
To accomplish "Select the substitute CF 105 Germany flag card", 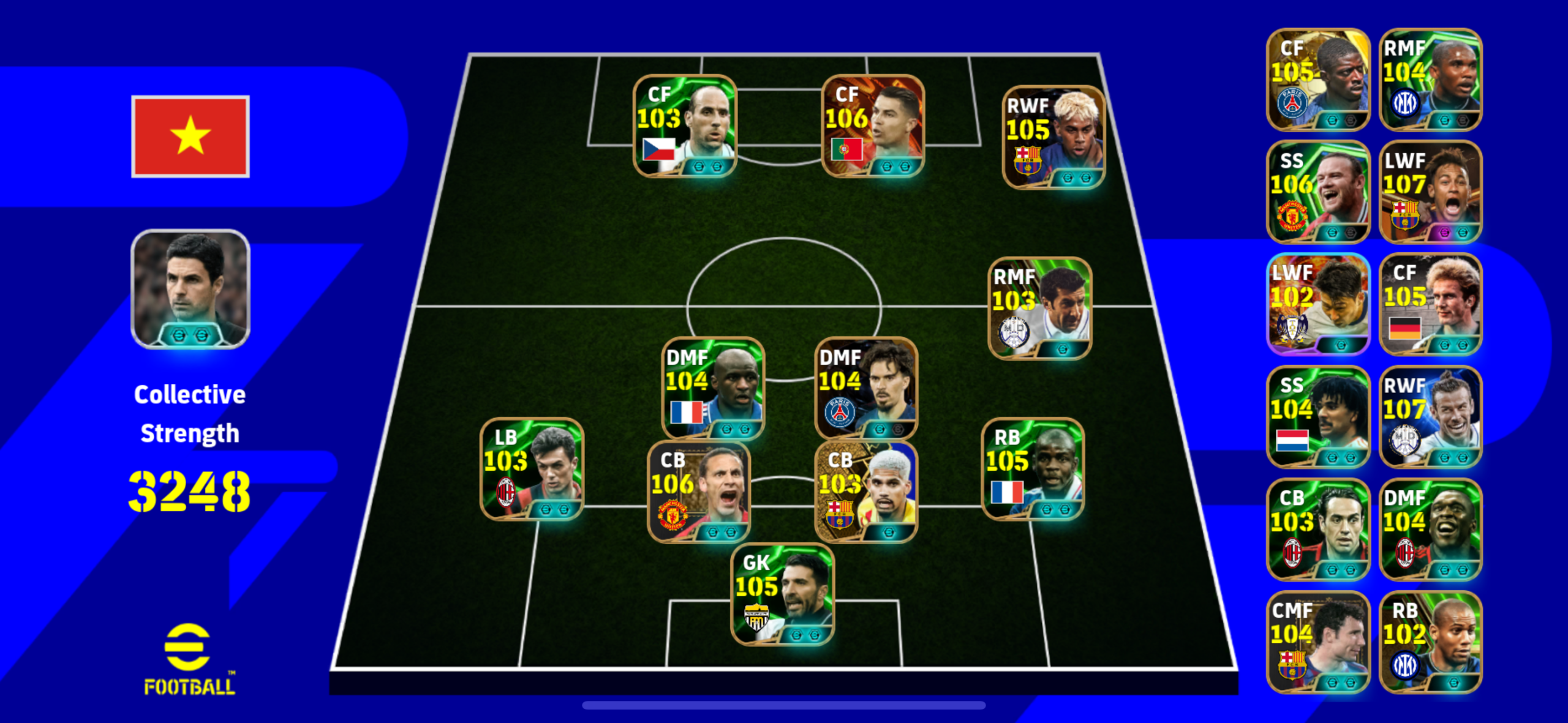I will pyautogui.click(x=1430, y=304).
